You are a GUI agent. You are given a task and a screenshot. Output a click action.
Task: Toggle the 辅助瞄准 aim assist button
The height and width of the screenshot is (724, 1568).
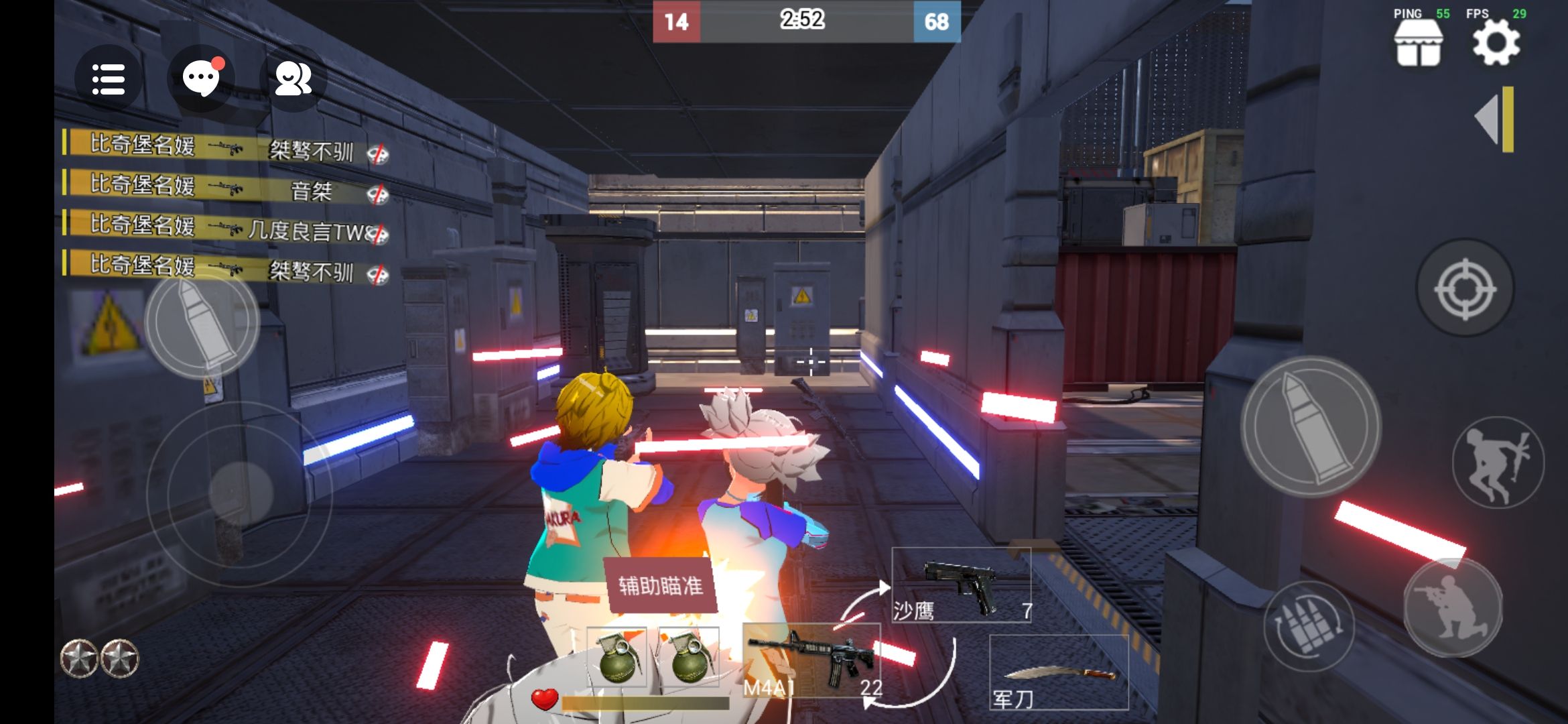pos(661,585)
